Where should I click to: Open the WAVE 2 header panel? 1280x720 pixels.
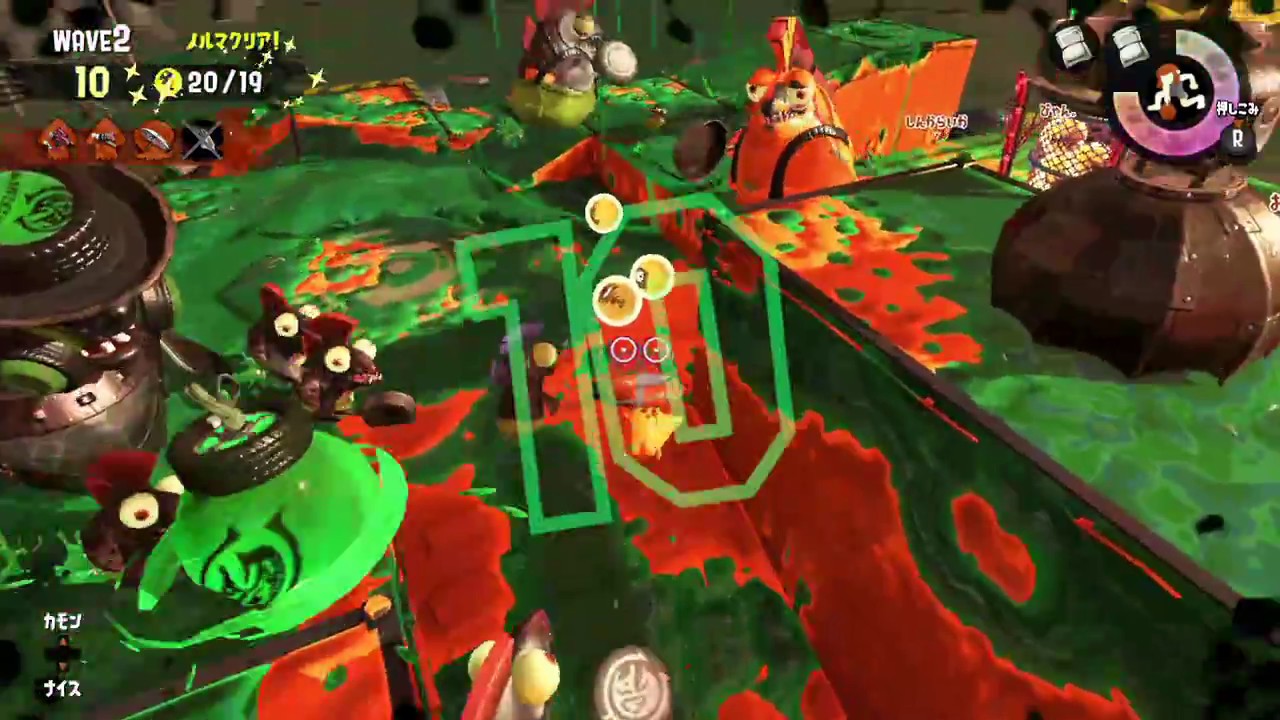click(x=92, y=40)
